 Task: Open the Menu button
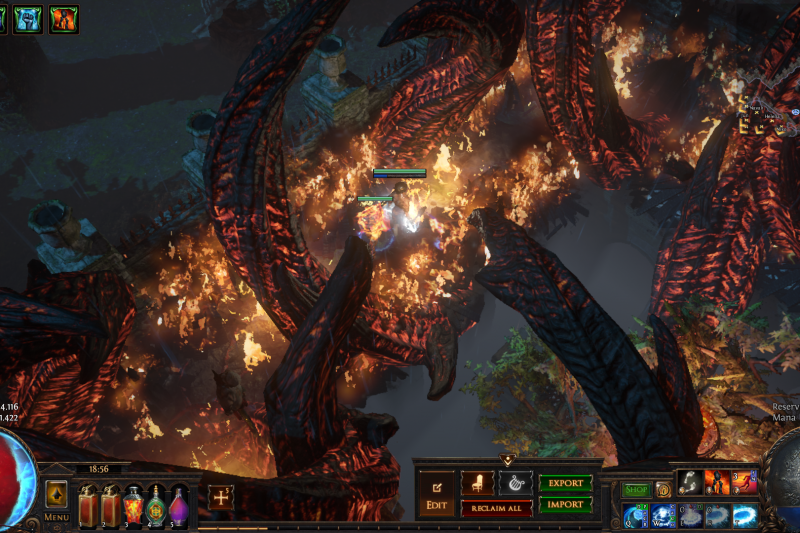pos(57,517)
